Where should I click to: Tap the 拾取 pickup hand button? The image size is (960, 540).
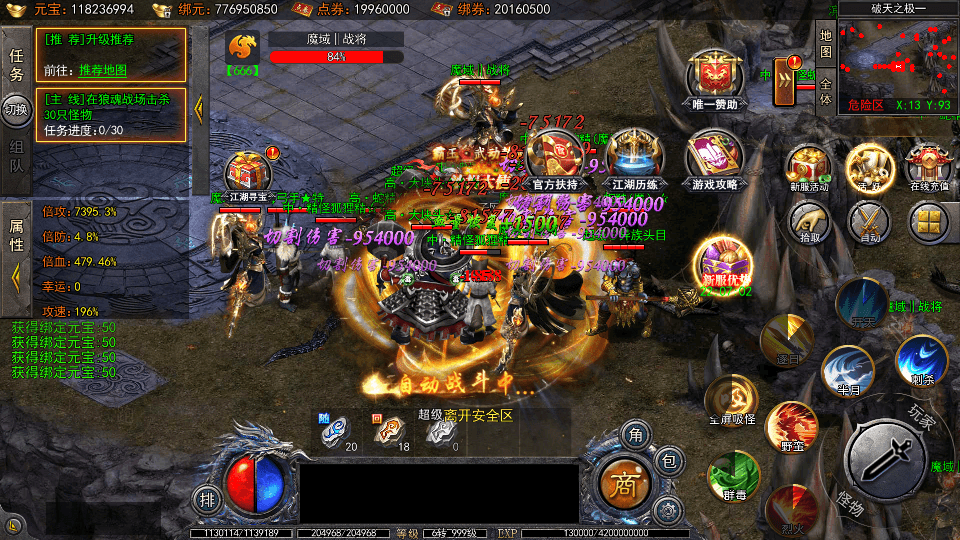(809, 222)
